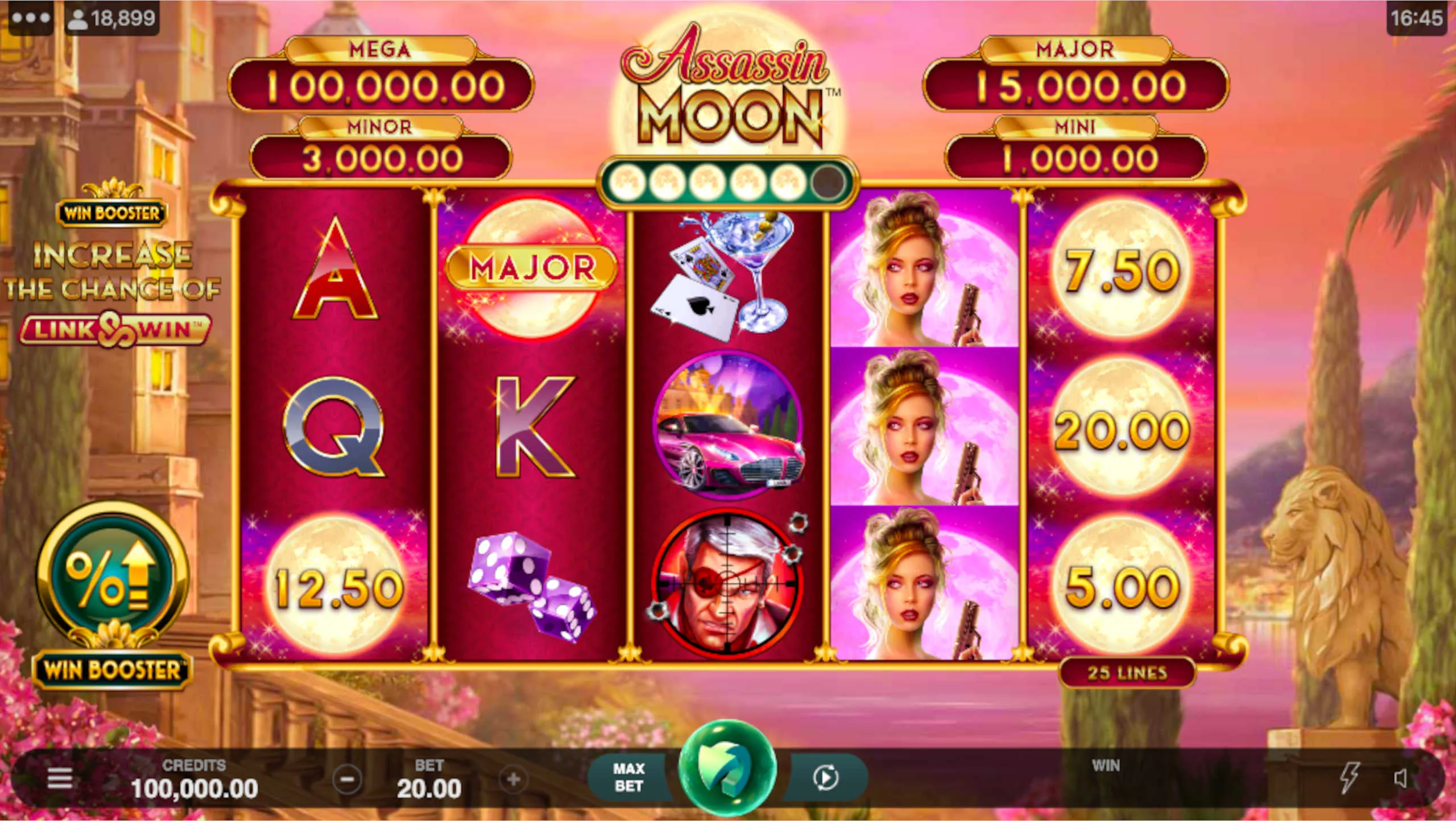Mute the game sound speaker icon

[1401, 778]
